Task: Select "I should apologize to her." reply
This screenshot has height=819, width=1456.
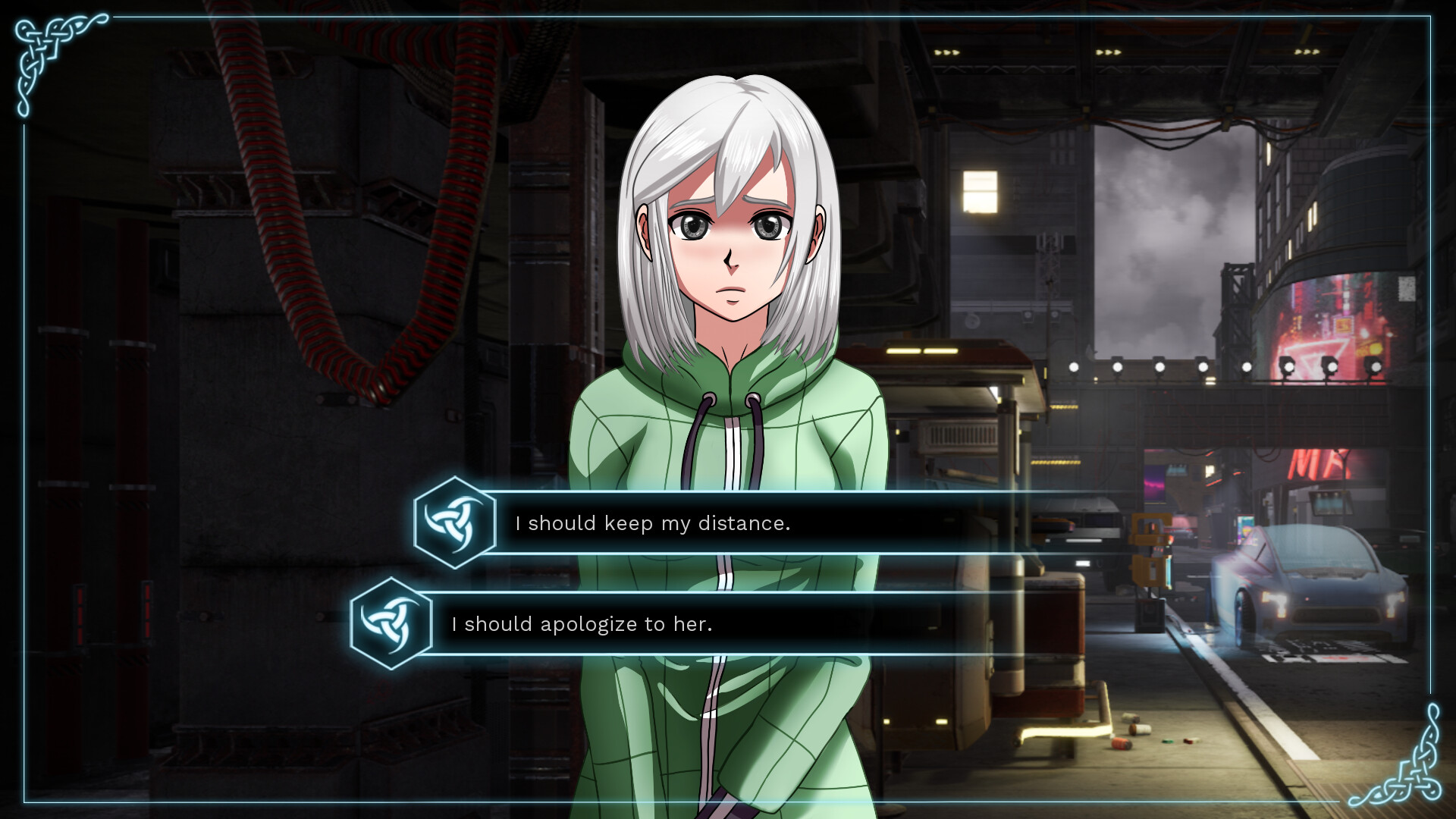Action: (582, 624)
